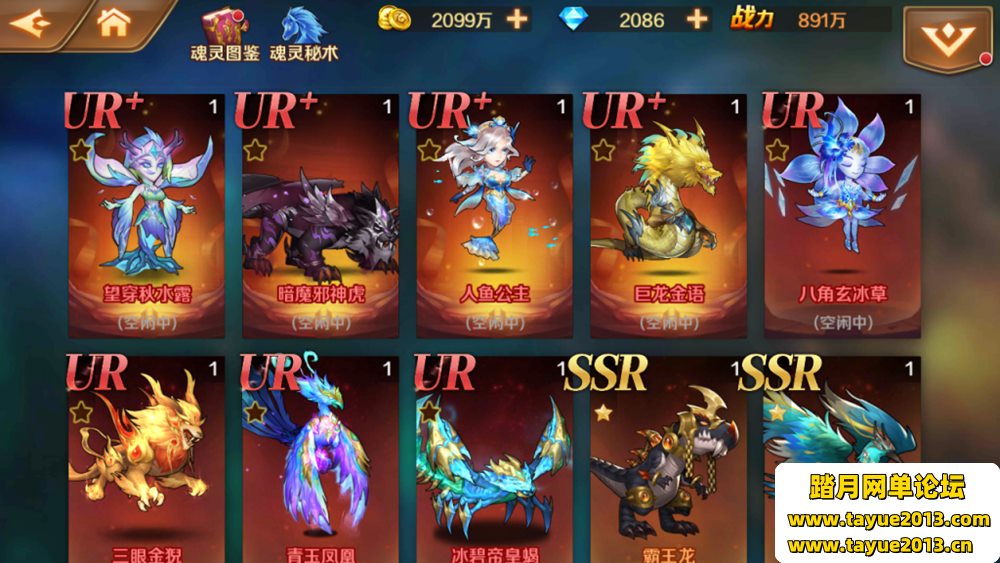
Task: Pick the 巨龙金语 golden dragon card
Action: (668, 215)
